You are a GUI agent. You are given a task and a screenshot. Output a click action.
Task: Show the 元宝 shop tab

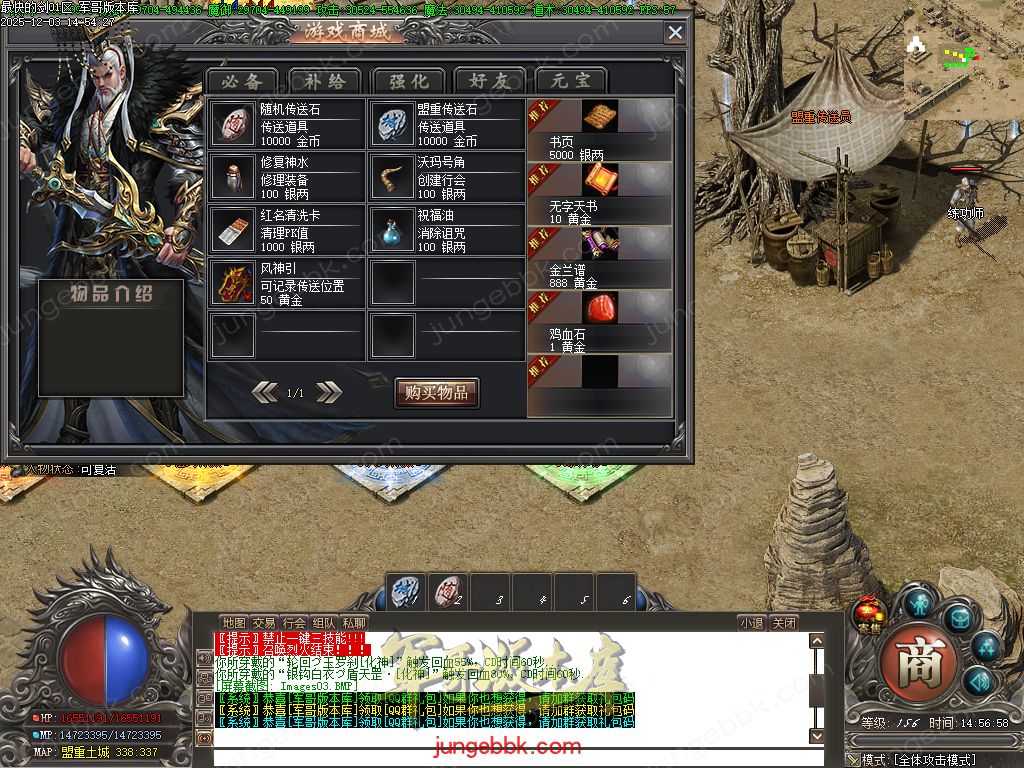point(571,81)
